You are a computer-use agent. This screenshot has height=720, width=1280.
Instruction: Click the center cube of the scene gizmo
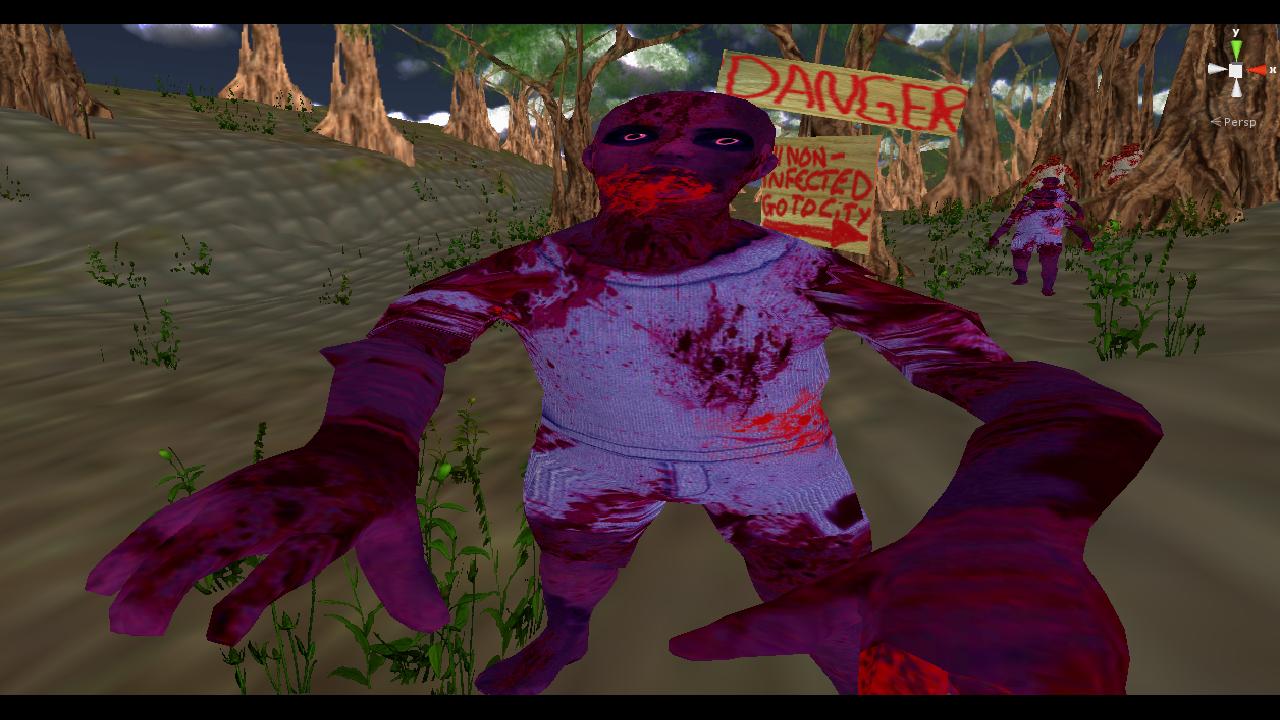point(1235,70)
